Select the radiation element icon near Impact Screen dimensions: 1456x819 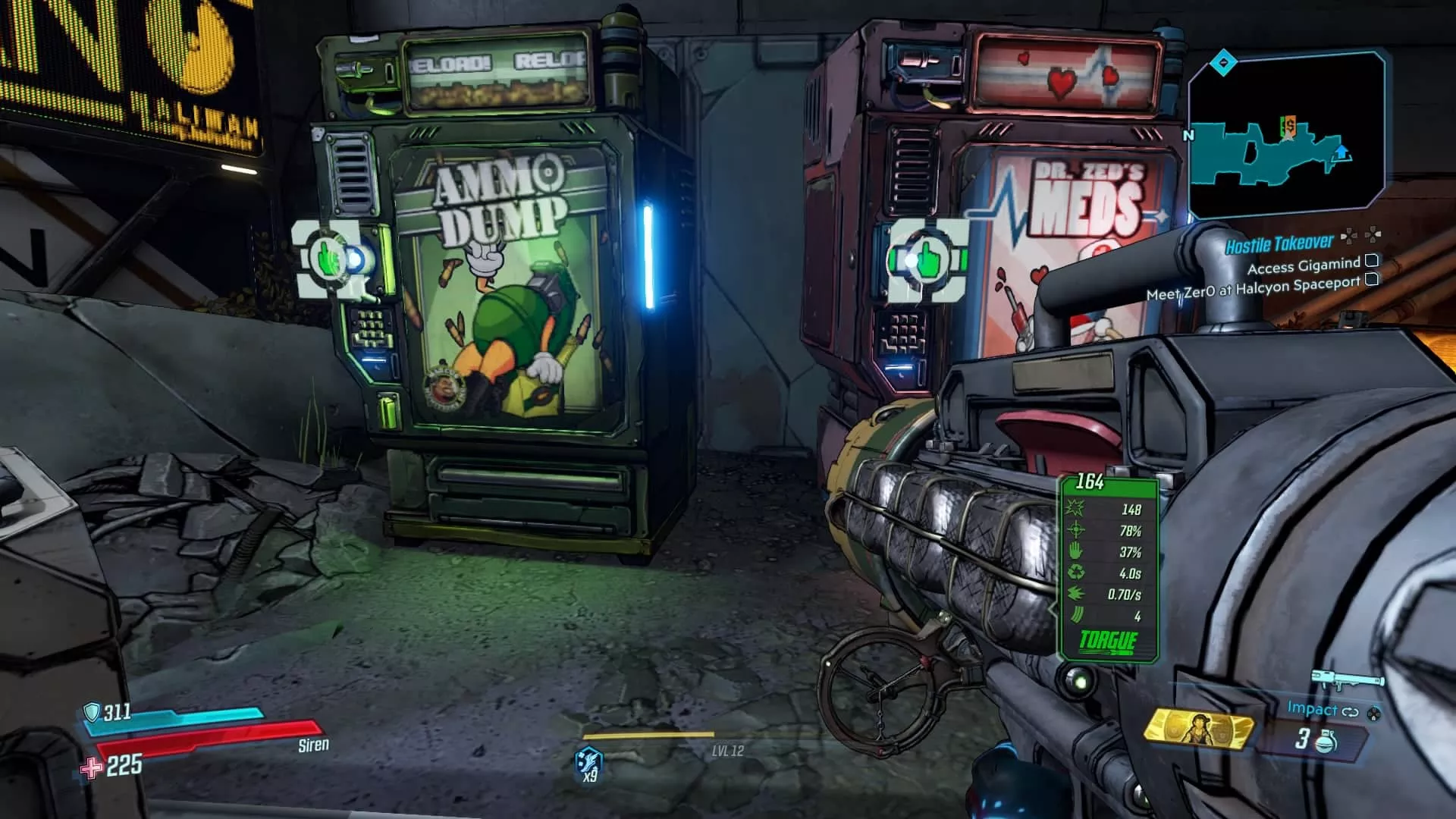click(x=1374, y=714)
